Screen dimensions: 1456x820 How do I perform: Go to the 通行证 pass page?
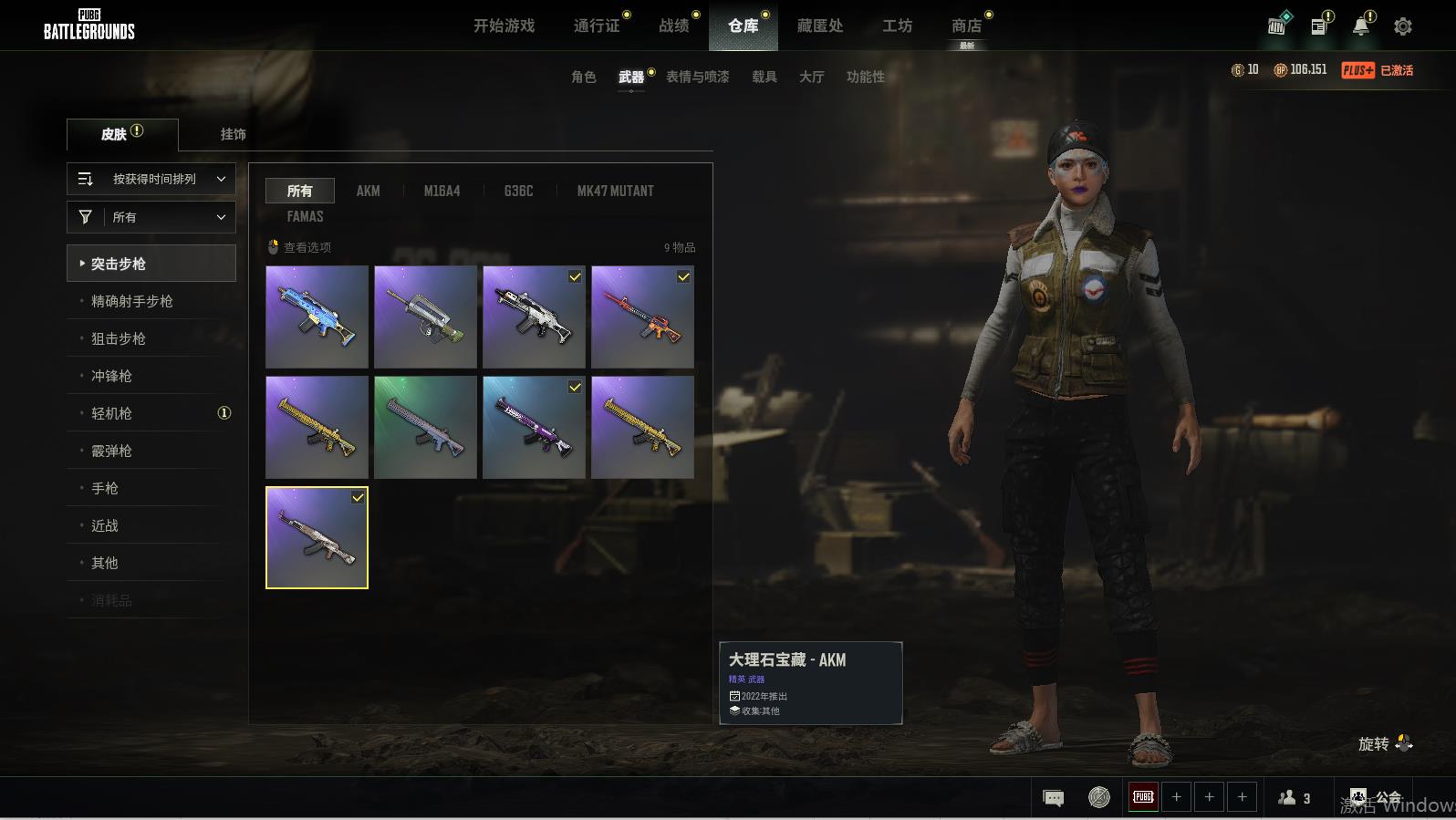point(597,26)
